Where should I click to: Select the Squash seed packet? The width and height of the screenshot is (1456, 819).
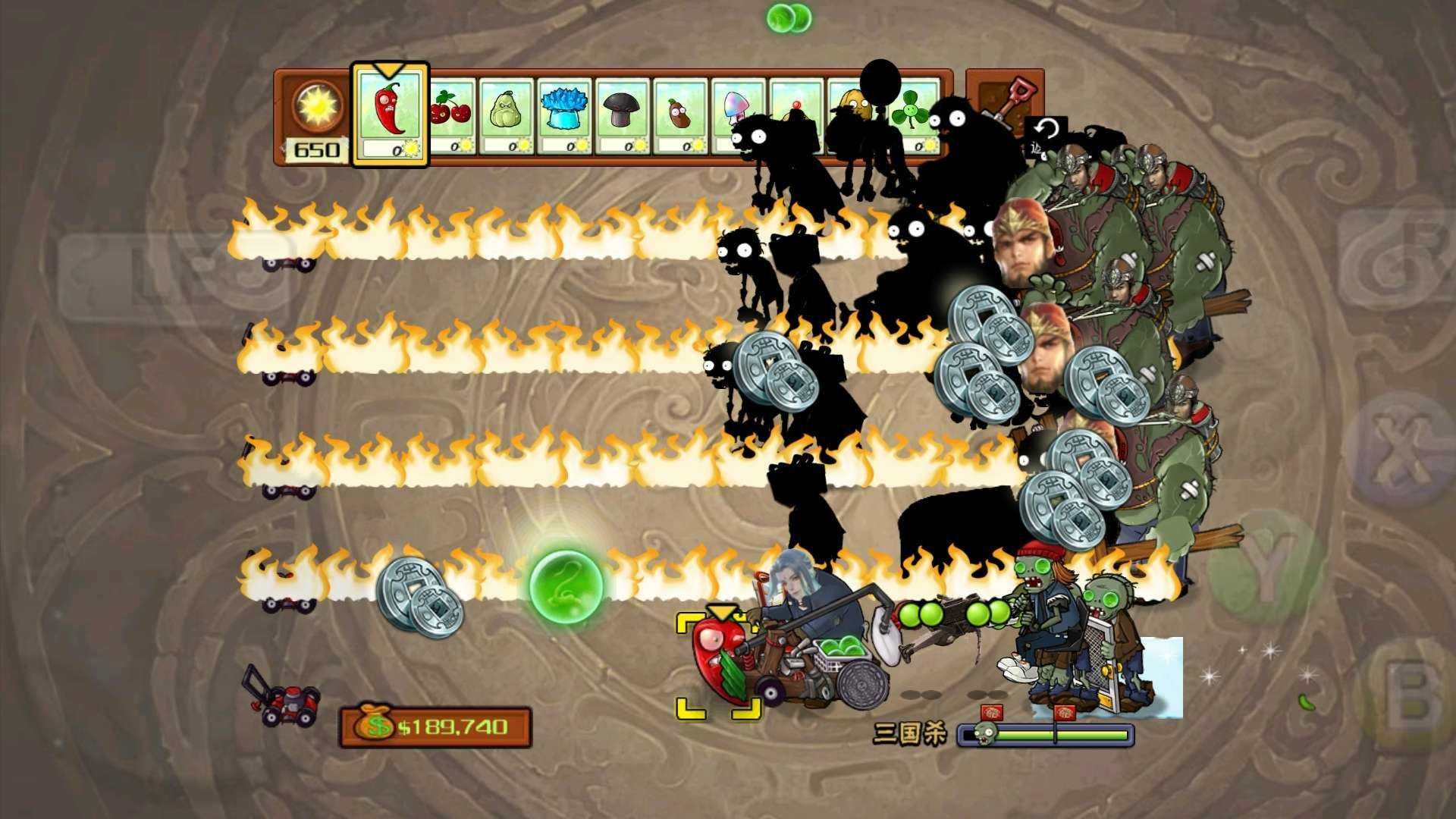pyautogui.click(x=509, y=114)
